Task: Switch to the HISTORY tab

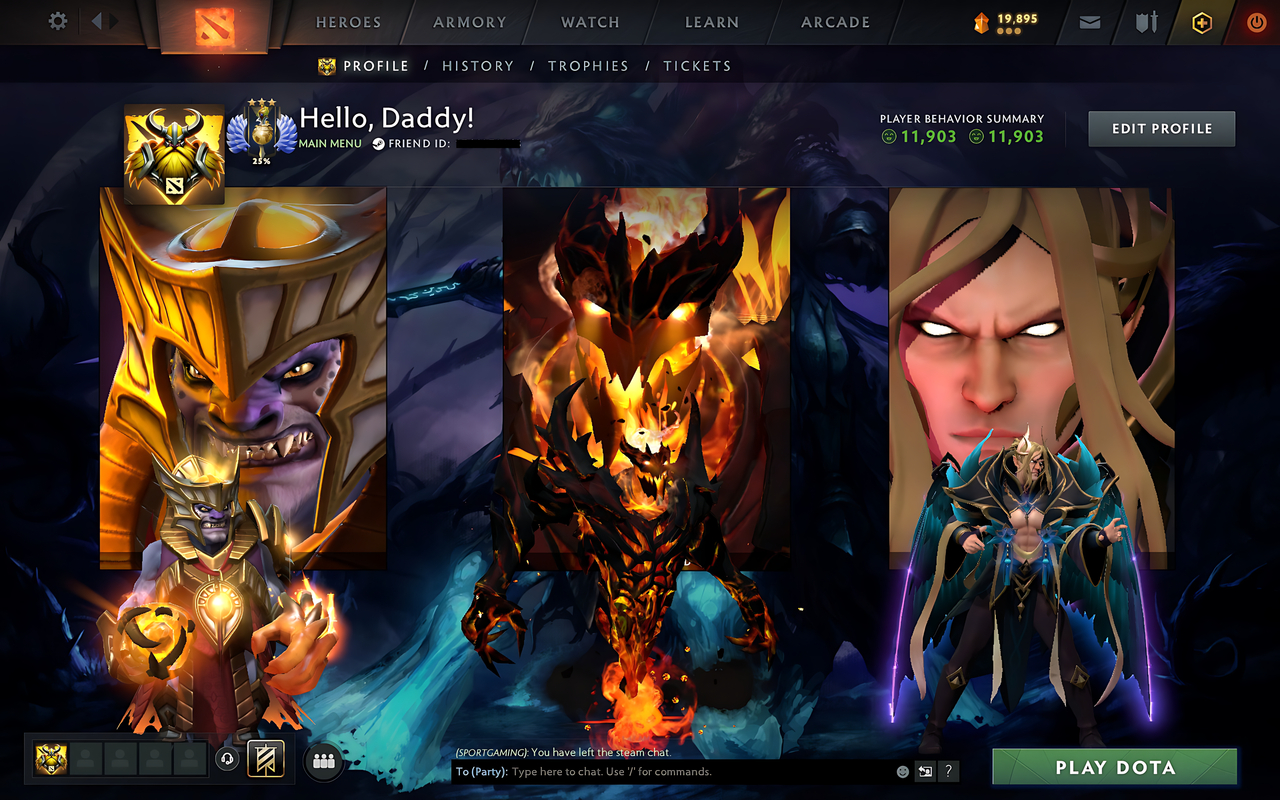Action: 478,66
